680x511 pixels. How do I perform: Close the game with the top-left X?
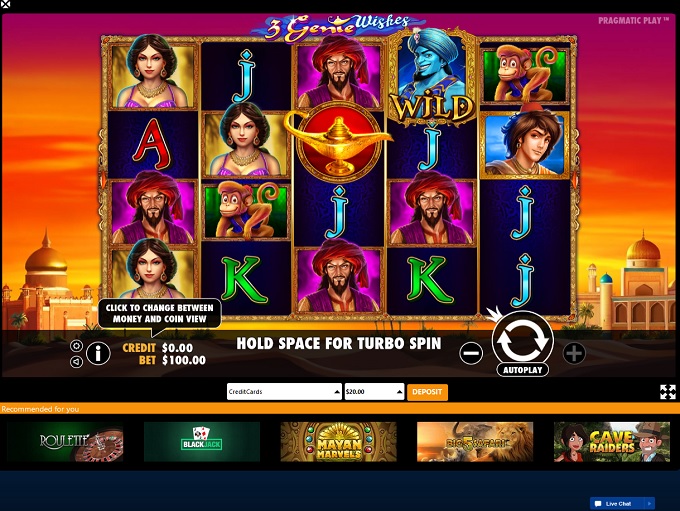pos(6,5)
